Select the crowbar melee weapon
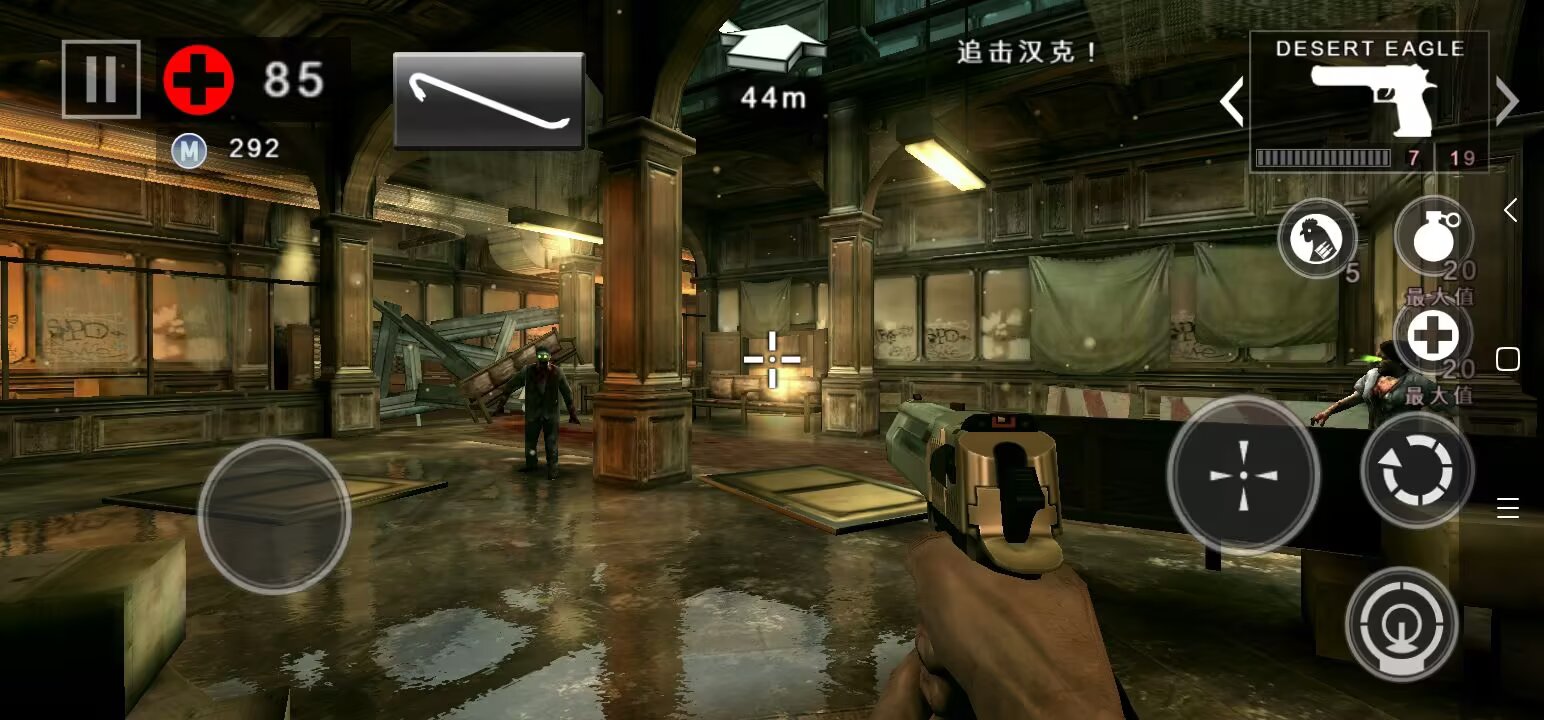This screenshot has width=1544, height=720. 489,98
